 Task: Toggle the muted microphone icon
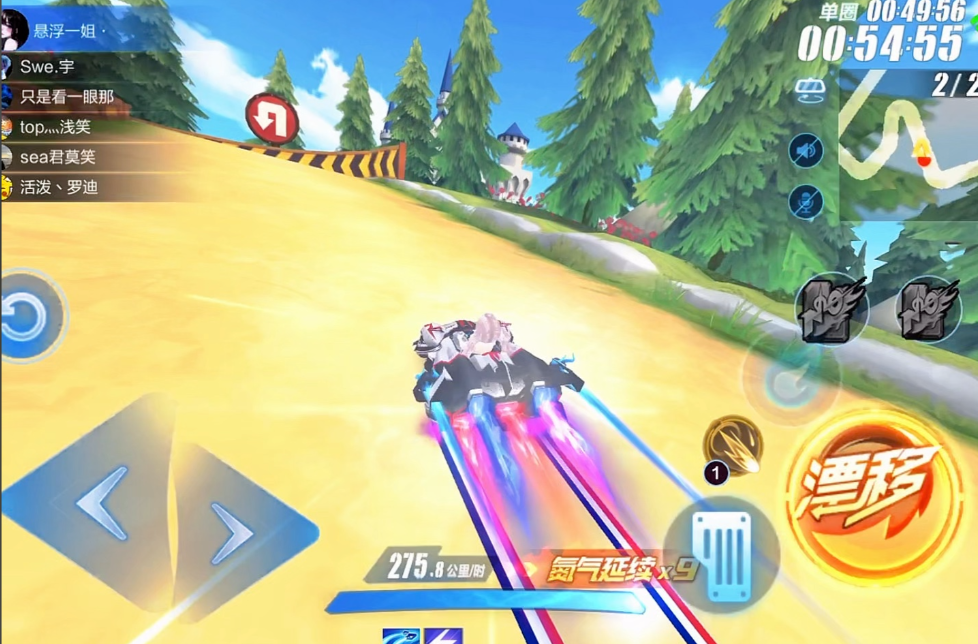click(806, 201)
